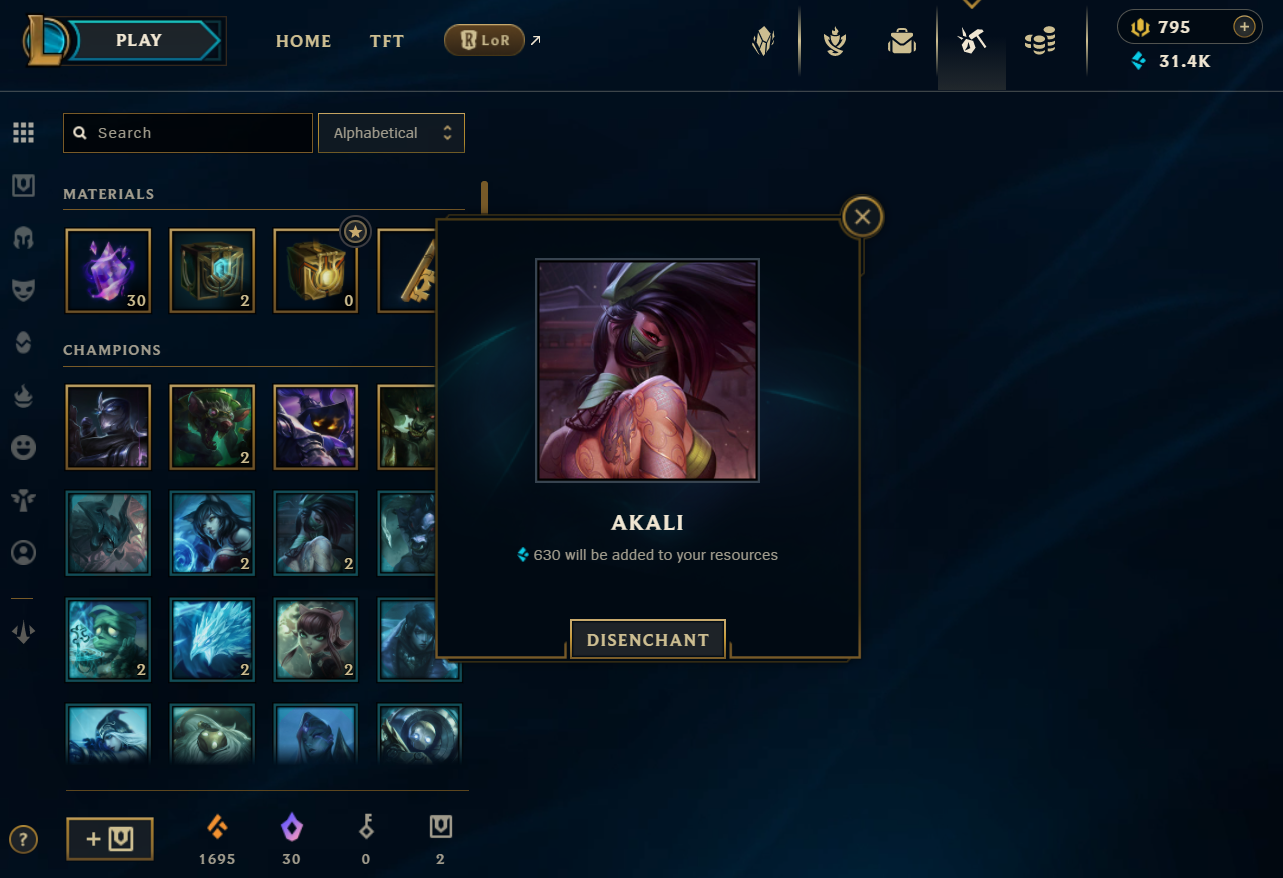Switch to the TFT tab
1283x878 pixels.
pos(387,41)
